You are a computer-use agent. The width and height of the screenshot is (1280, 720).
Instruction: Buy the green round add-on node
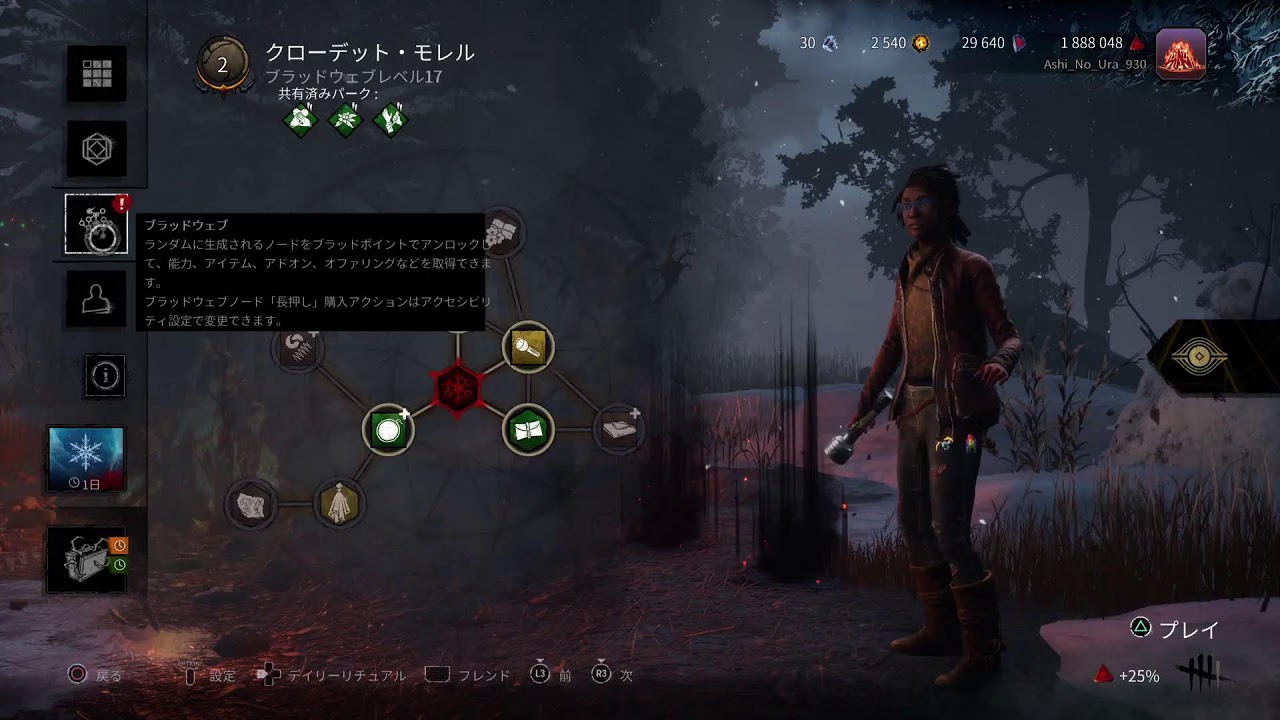[x=387, y=430]
